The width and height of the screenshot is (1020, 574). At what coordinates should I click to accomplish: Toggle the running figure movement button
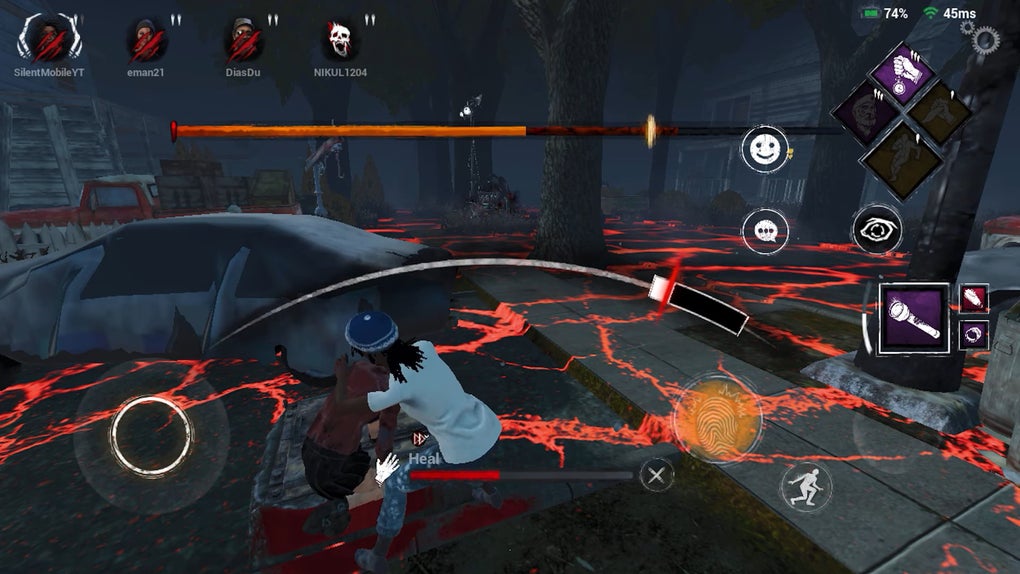point(805,487)
